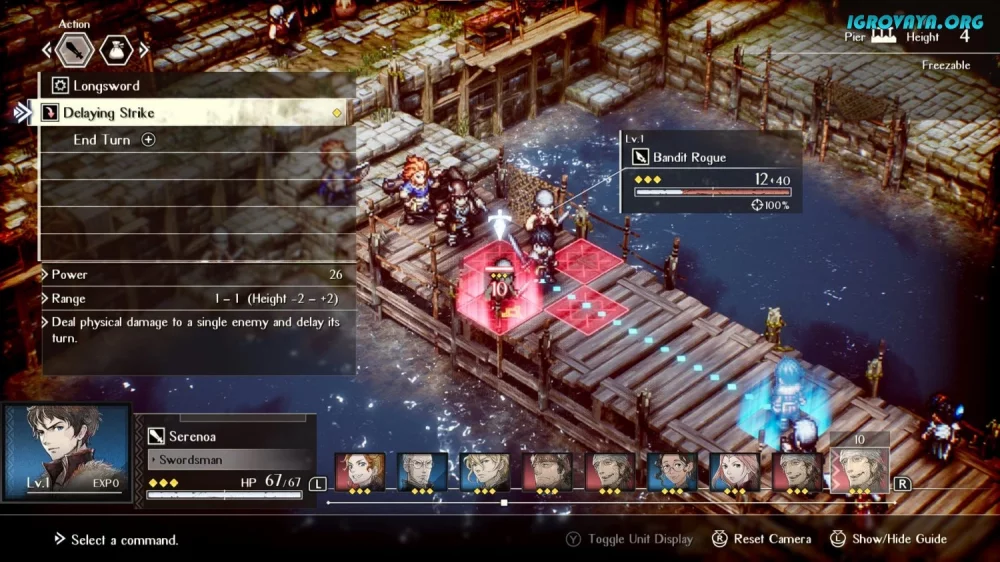This screenshot has width=1000, height=562.
Task: Switch to the item bag tab
Action: [116, 49]
